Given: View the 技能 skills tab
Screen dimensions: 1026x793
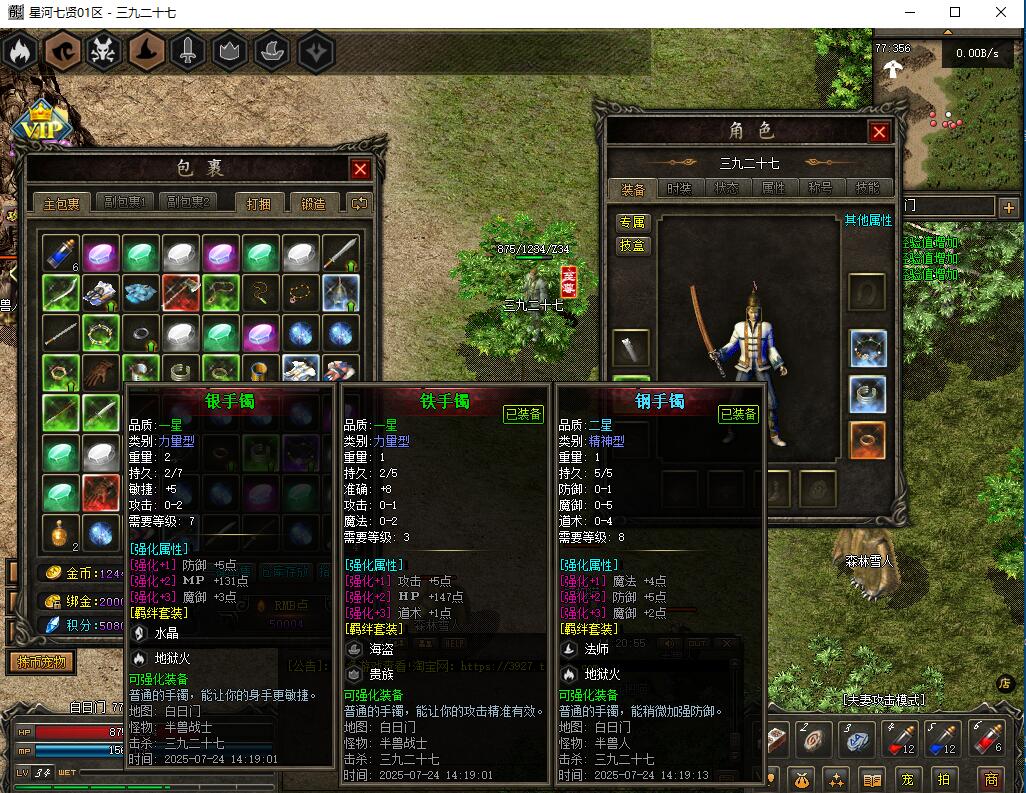Looking at the screenshot, I should 867,188.
